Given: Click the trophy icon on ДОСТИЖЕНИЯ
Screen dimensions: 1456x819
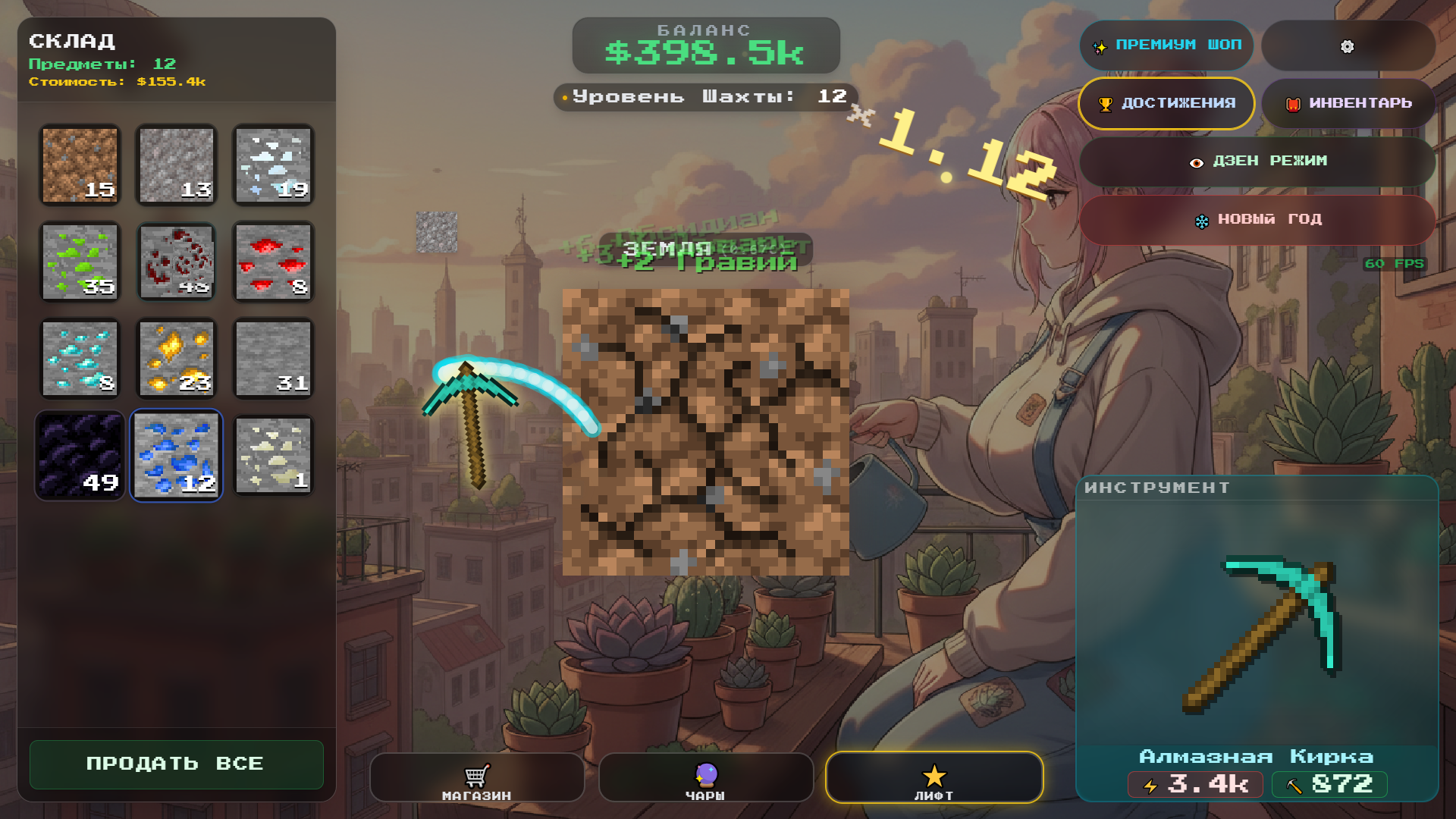Looking at the screenshot, I should coord(1105,103).
